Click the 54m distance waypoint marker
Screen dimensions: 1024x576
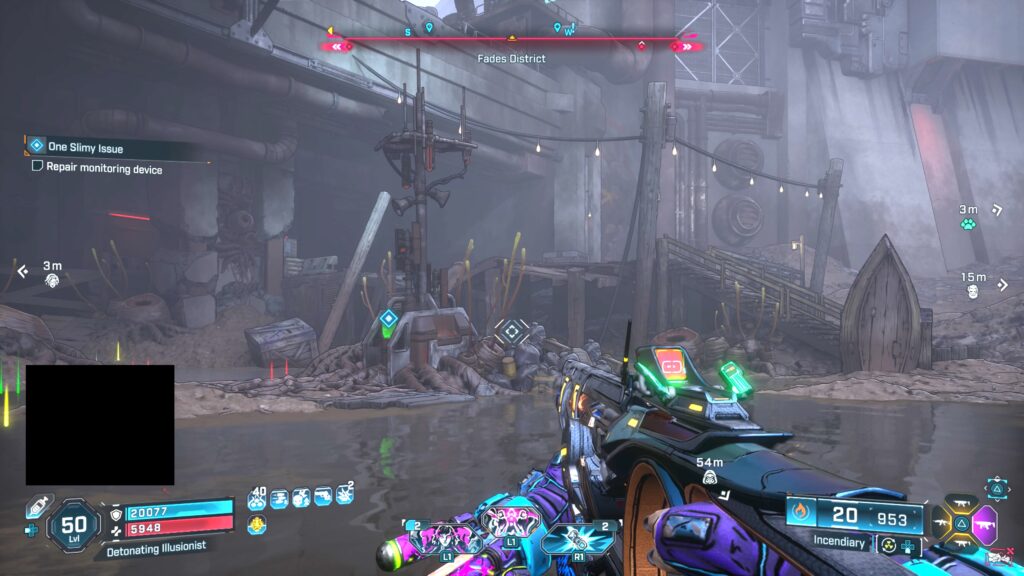[x=709, y=478]
